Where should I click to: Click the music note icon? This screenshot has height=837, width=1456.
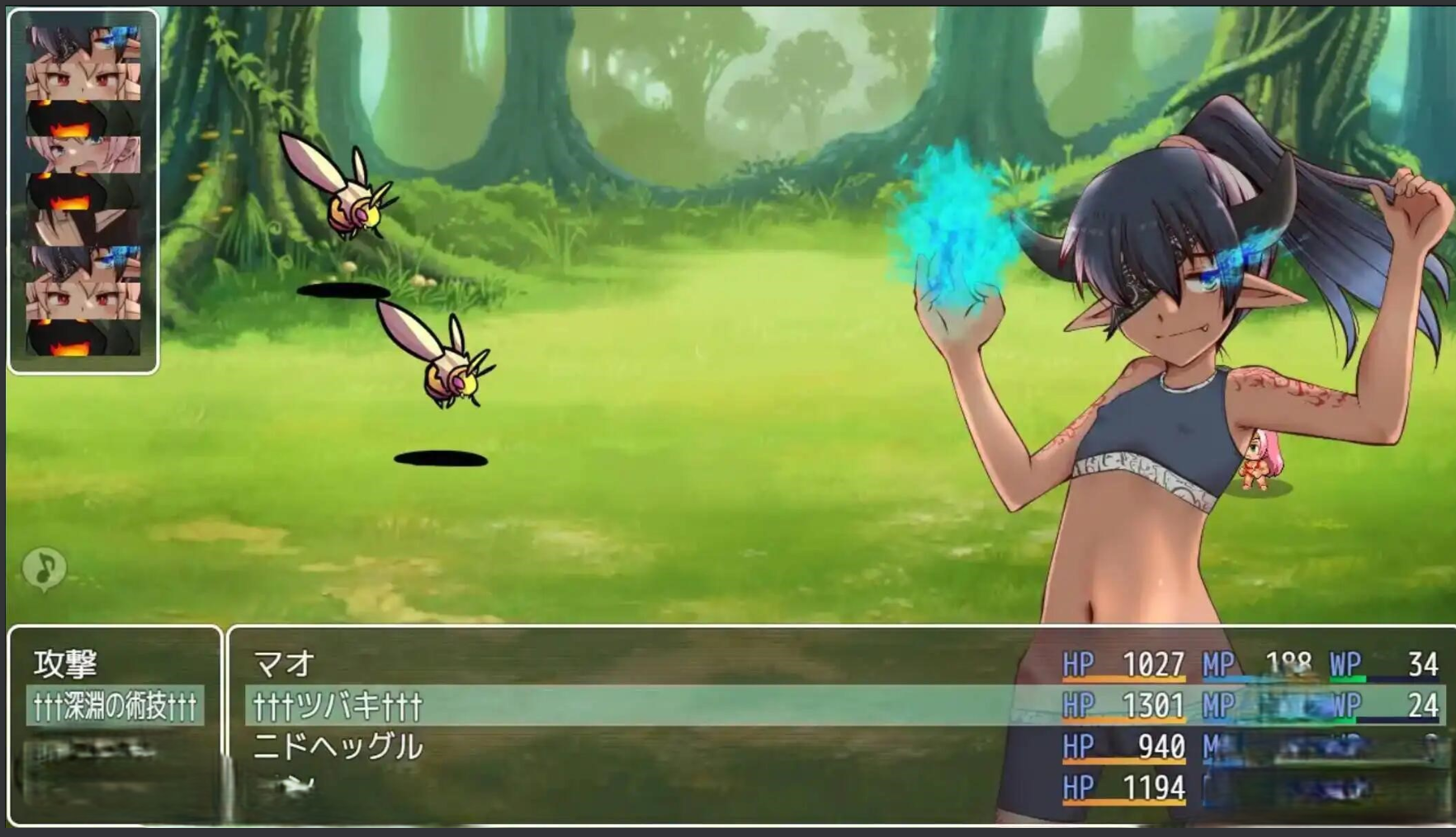(x=45, y=568)
